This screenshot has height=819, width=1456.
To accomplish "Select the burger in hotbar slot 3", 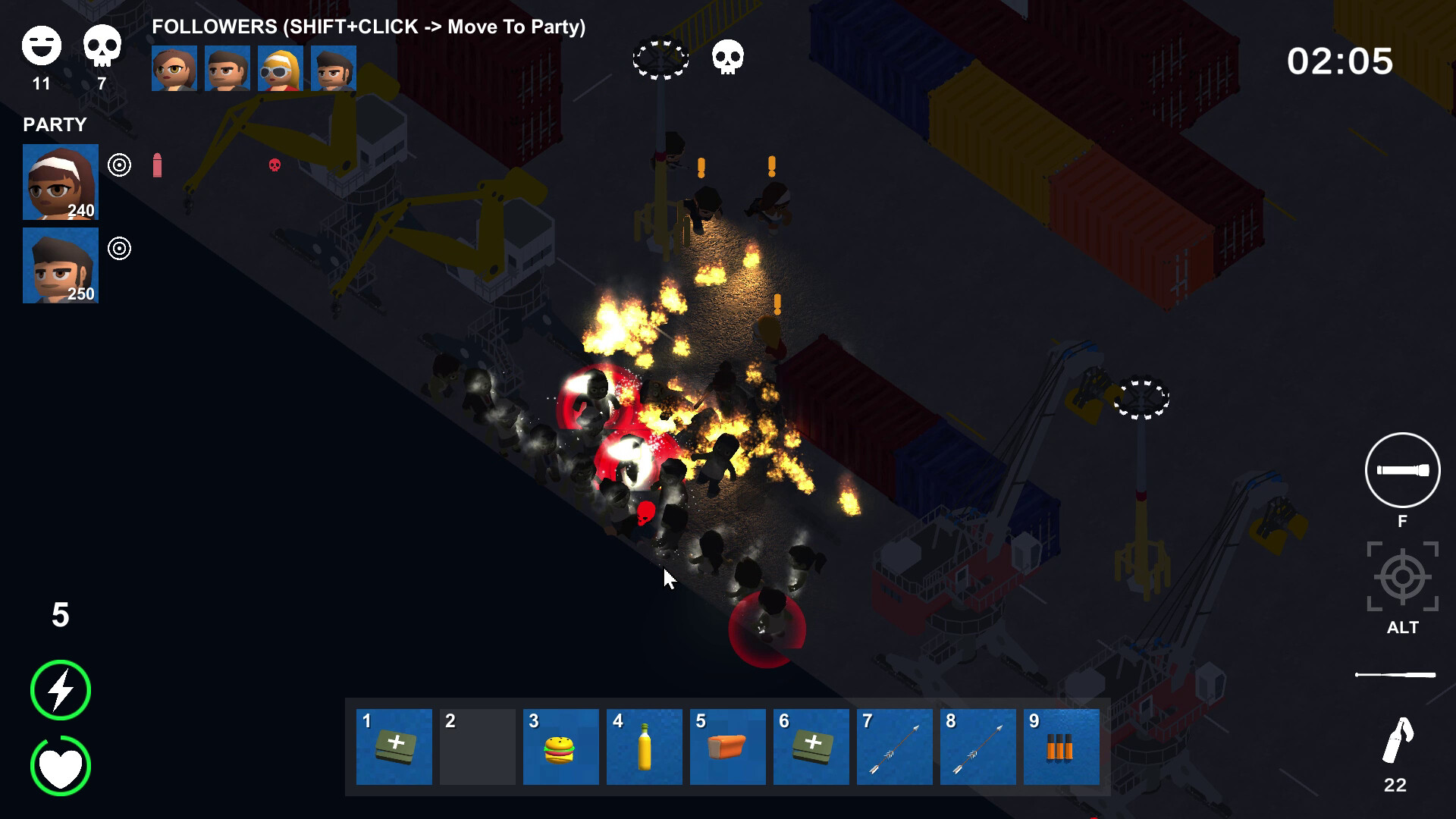I will [560, 747].
